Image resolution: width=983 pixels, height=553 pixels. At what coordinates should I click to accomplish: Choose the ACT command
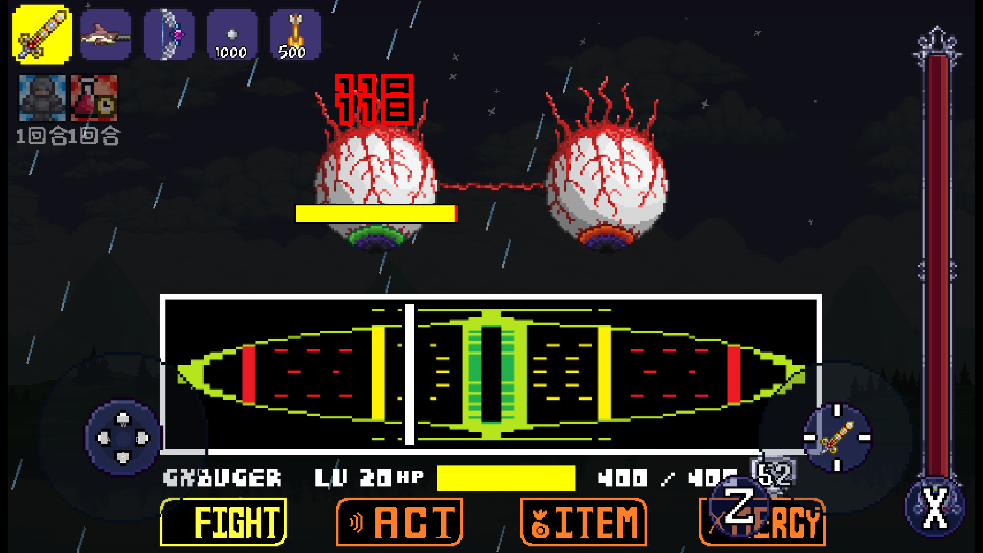coord(399,522)
